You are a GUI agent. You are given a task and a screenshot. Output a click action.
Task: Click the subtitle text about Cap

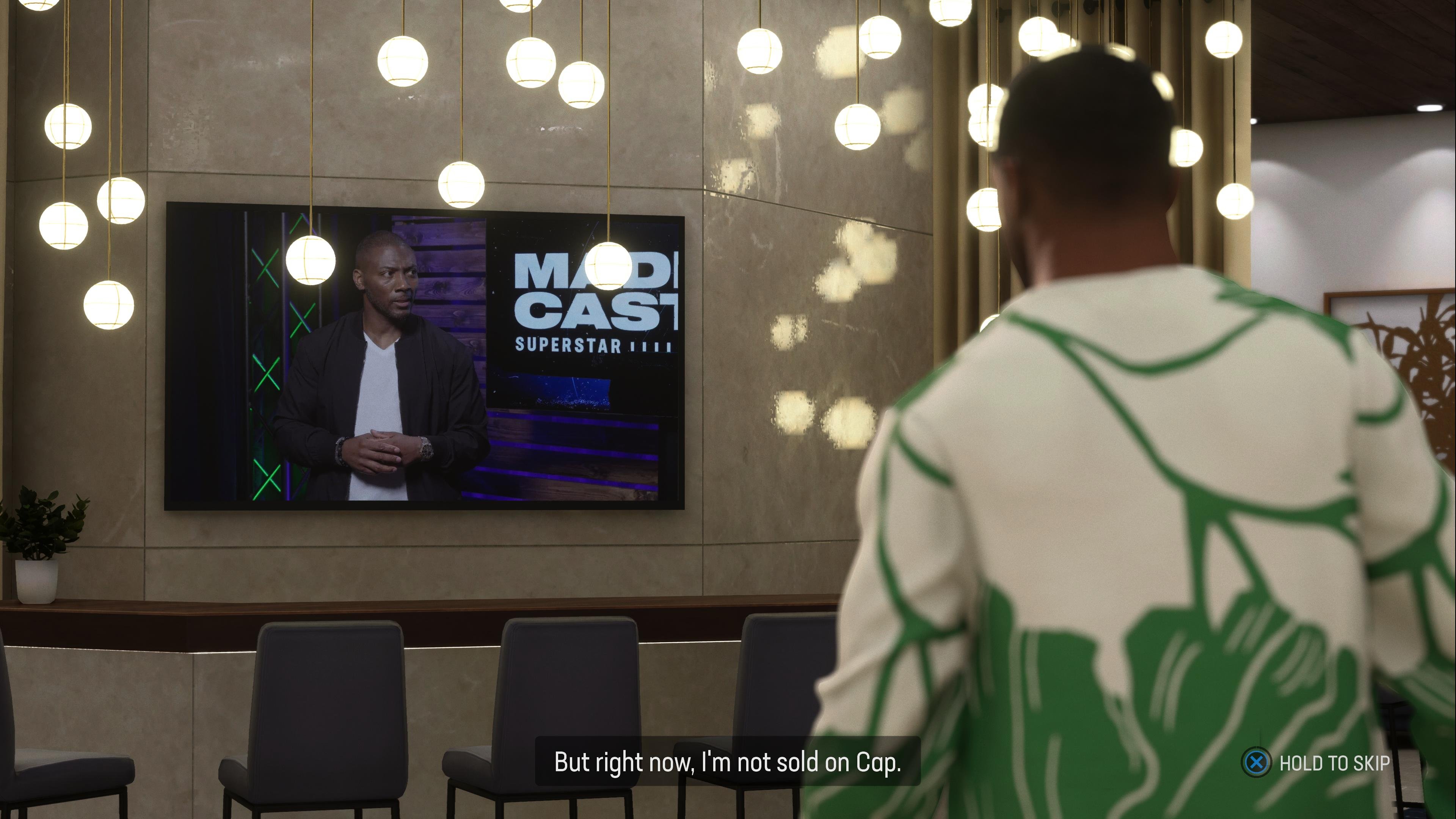tap(729, 761)
